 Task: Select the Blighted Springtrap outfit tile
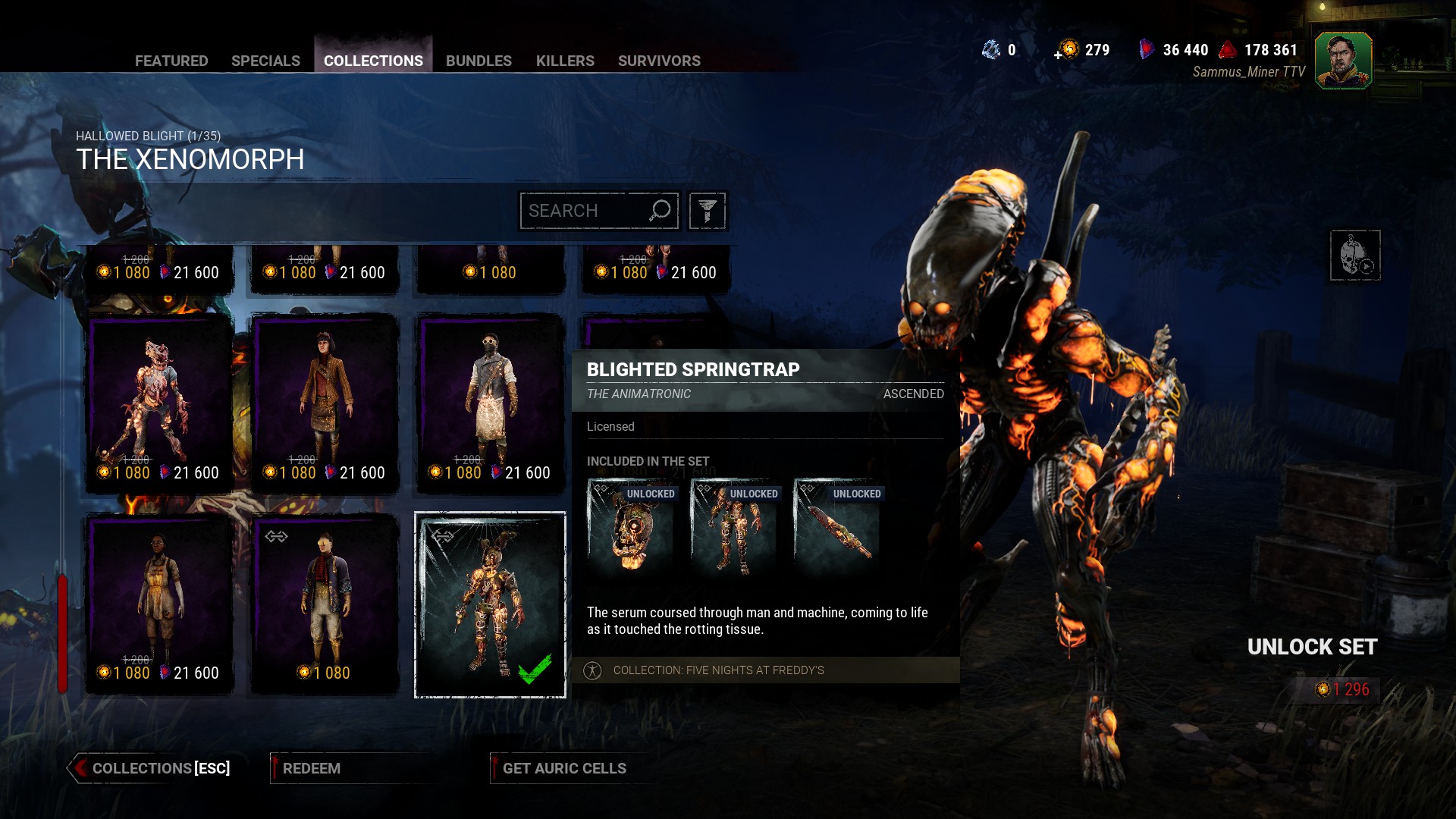490,604
